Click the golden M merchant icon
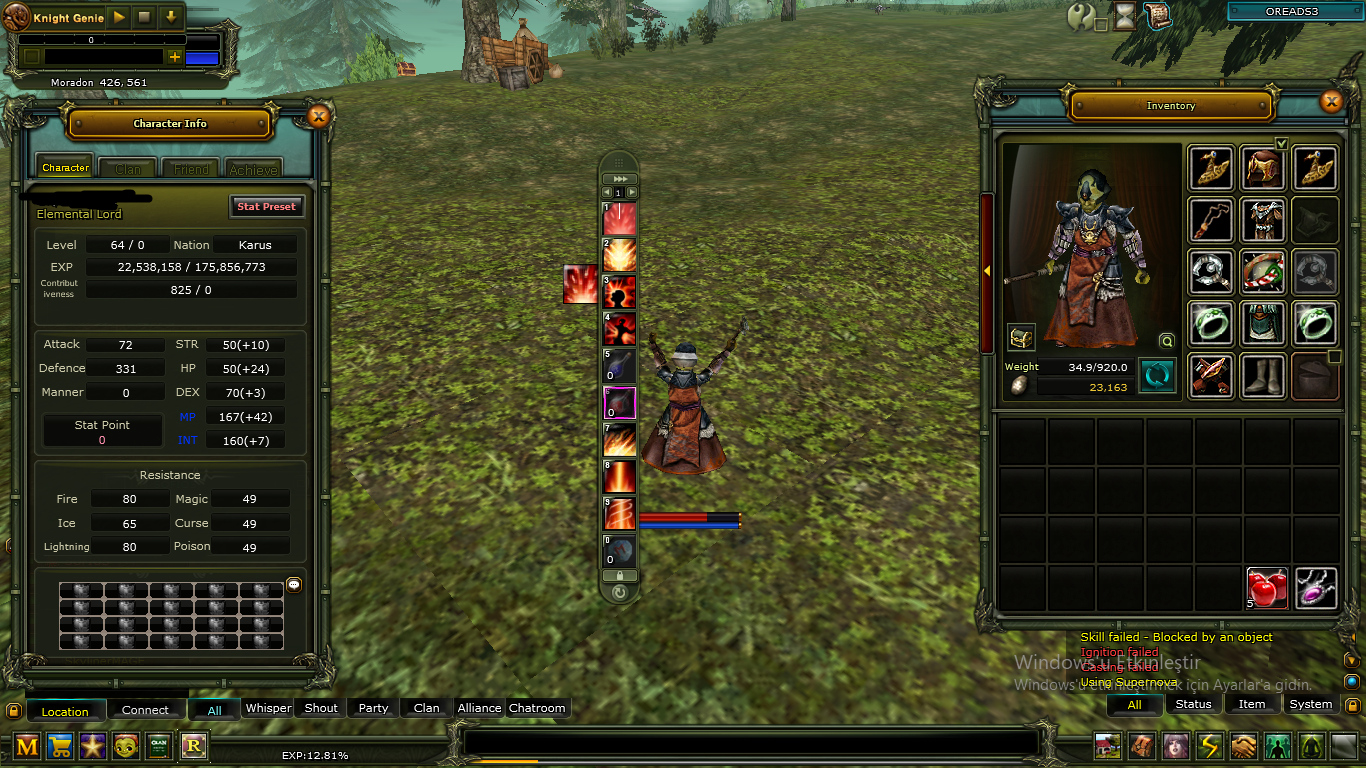The image size is (1366, 768). point(25,746)
